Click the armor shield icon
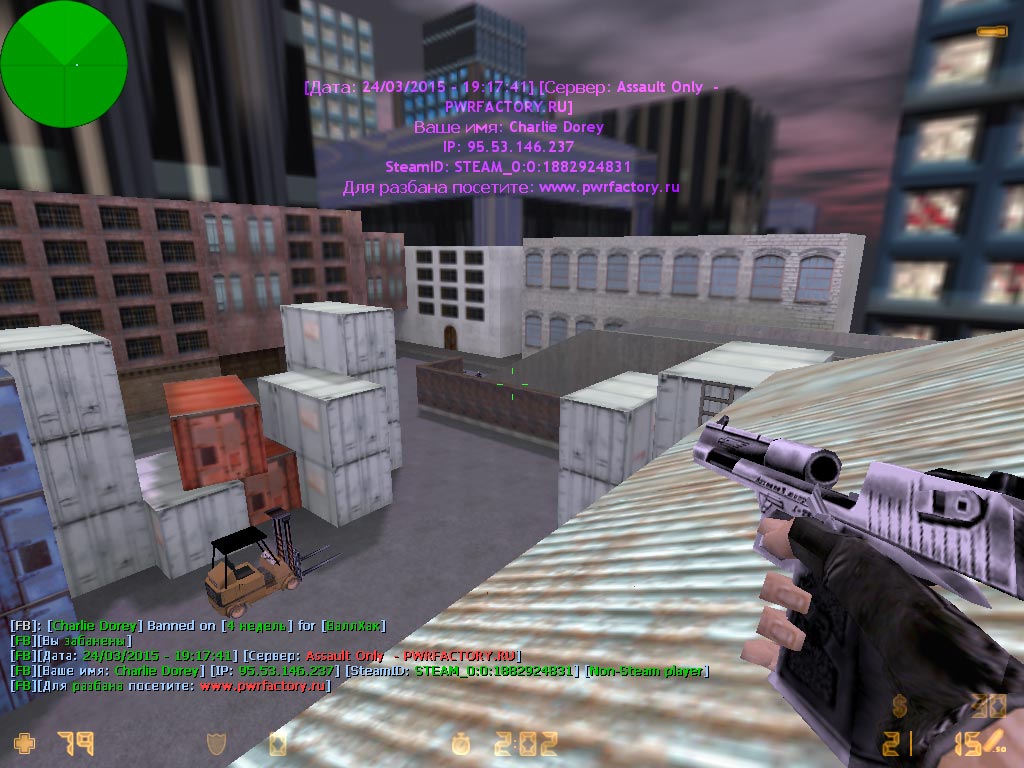This screenshot has height=768, width=1024. [x=216, y=743]
